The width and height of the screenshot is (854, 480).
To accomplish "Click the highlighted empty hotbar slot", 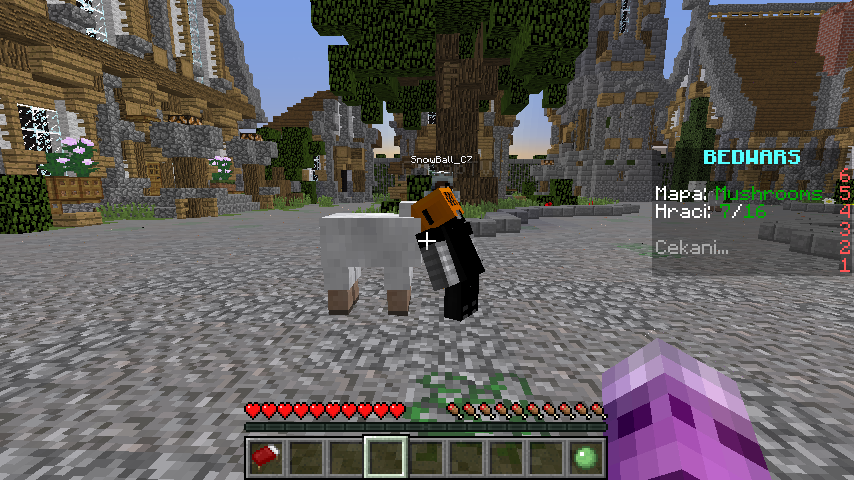I will (x=385, y=457).
